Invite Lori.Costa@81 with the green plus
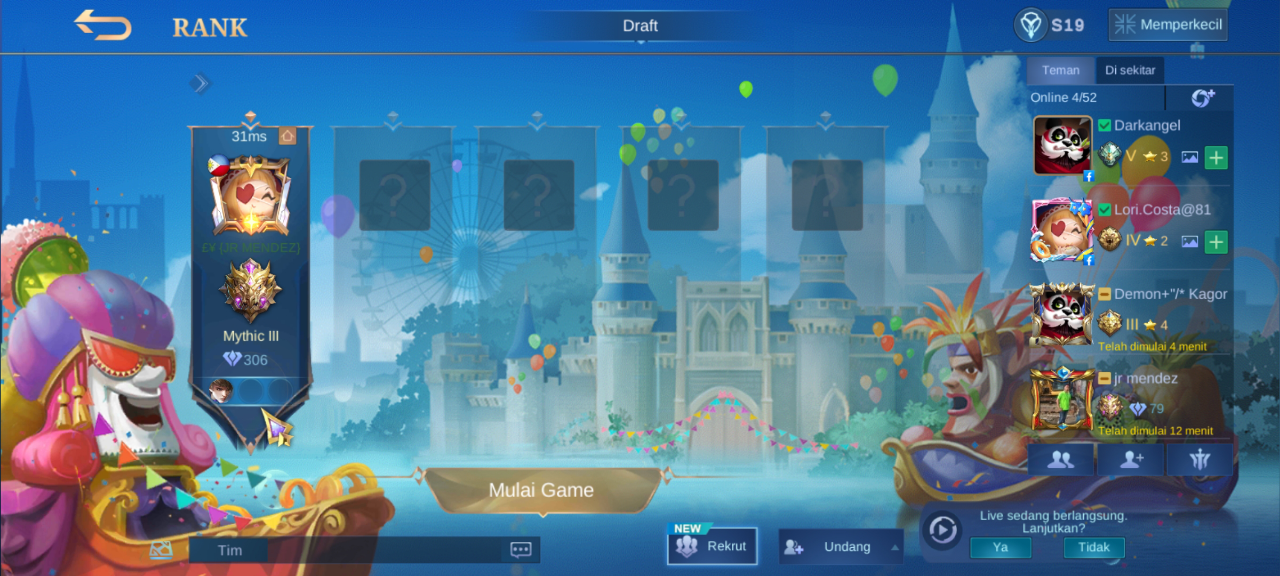The image size is (1280, 576). coord(1216,241)
